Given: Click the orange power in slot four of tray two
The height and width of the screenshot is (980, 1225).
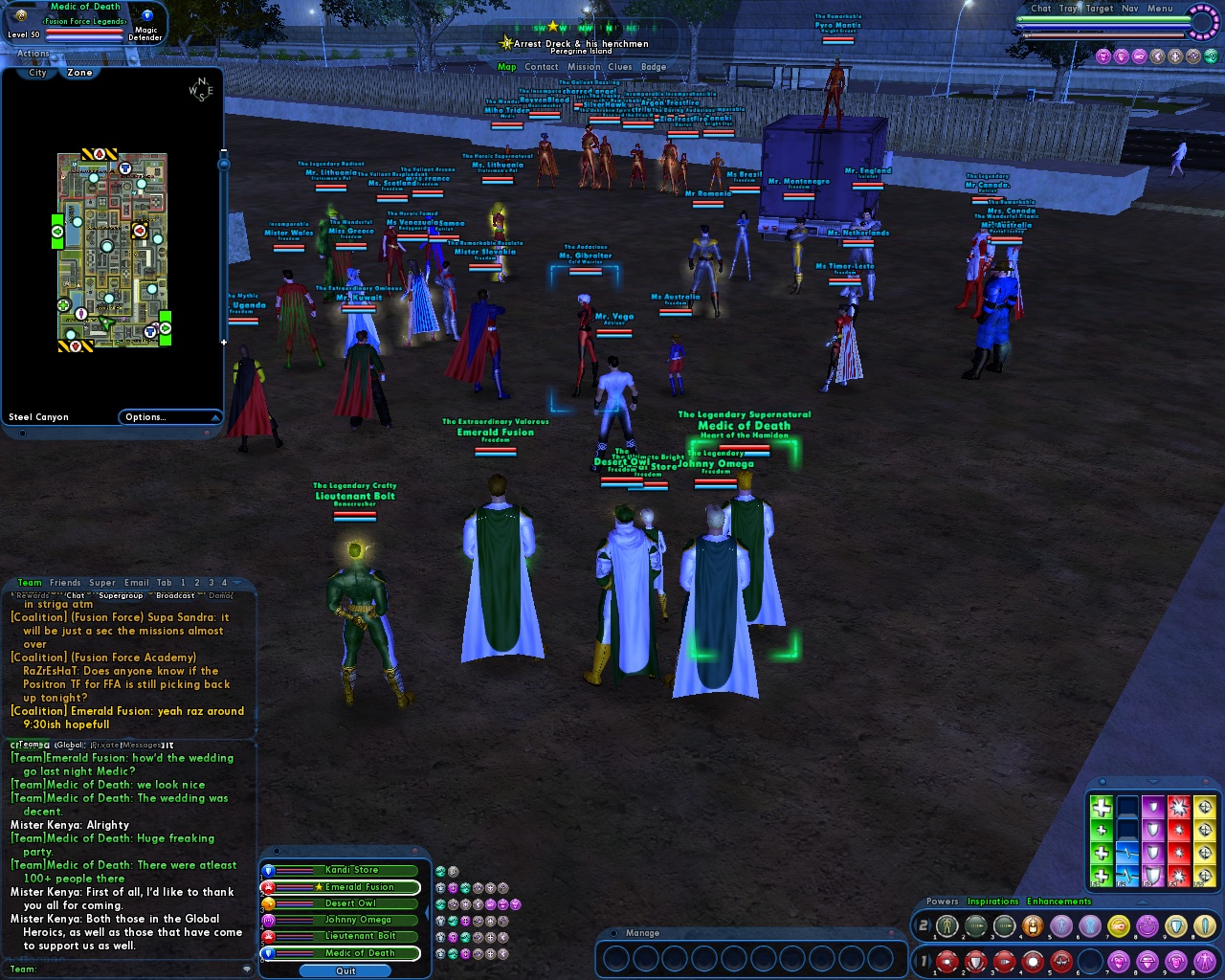Looking at the screenshot, I should pyautogui.click(x=1033, y=924).
